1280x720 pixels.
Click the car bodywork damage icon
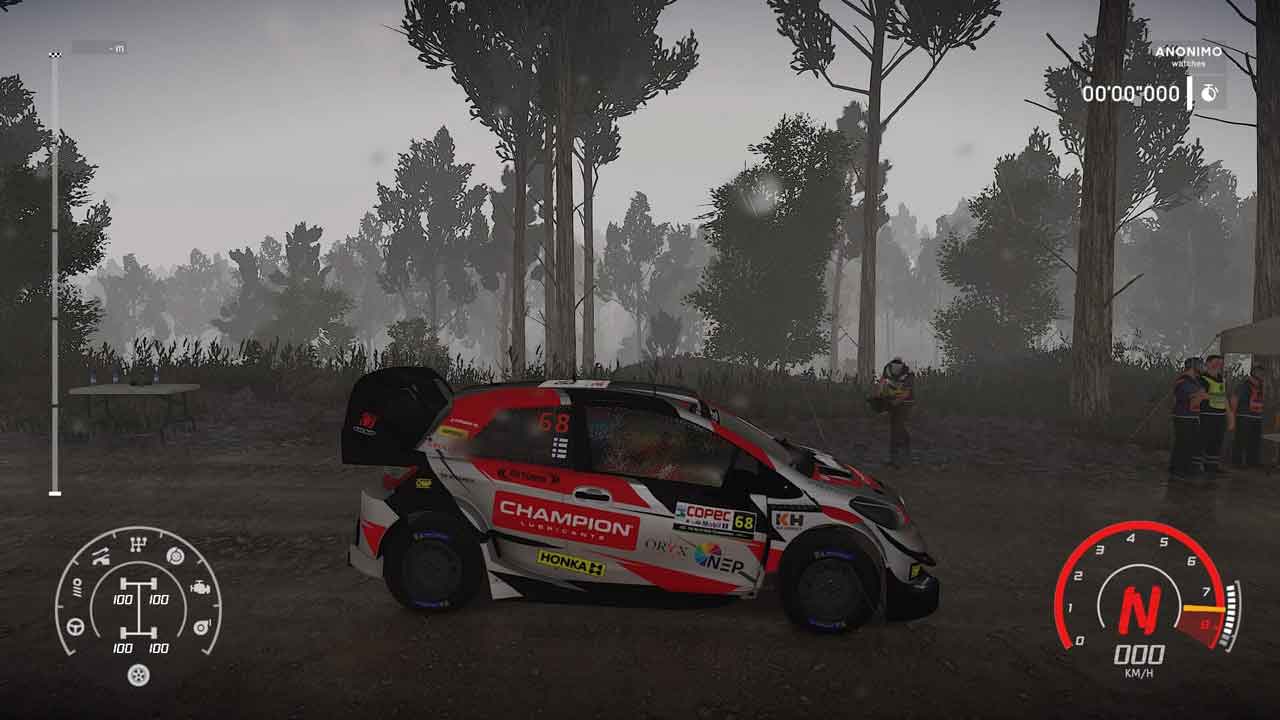(x=102, y=557)
